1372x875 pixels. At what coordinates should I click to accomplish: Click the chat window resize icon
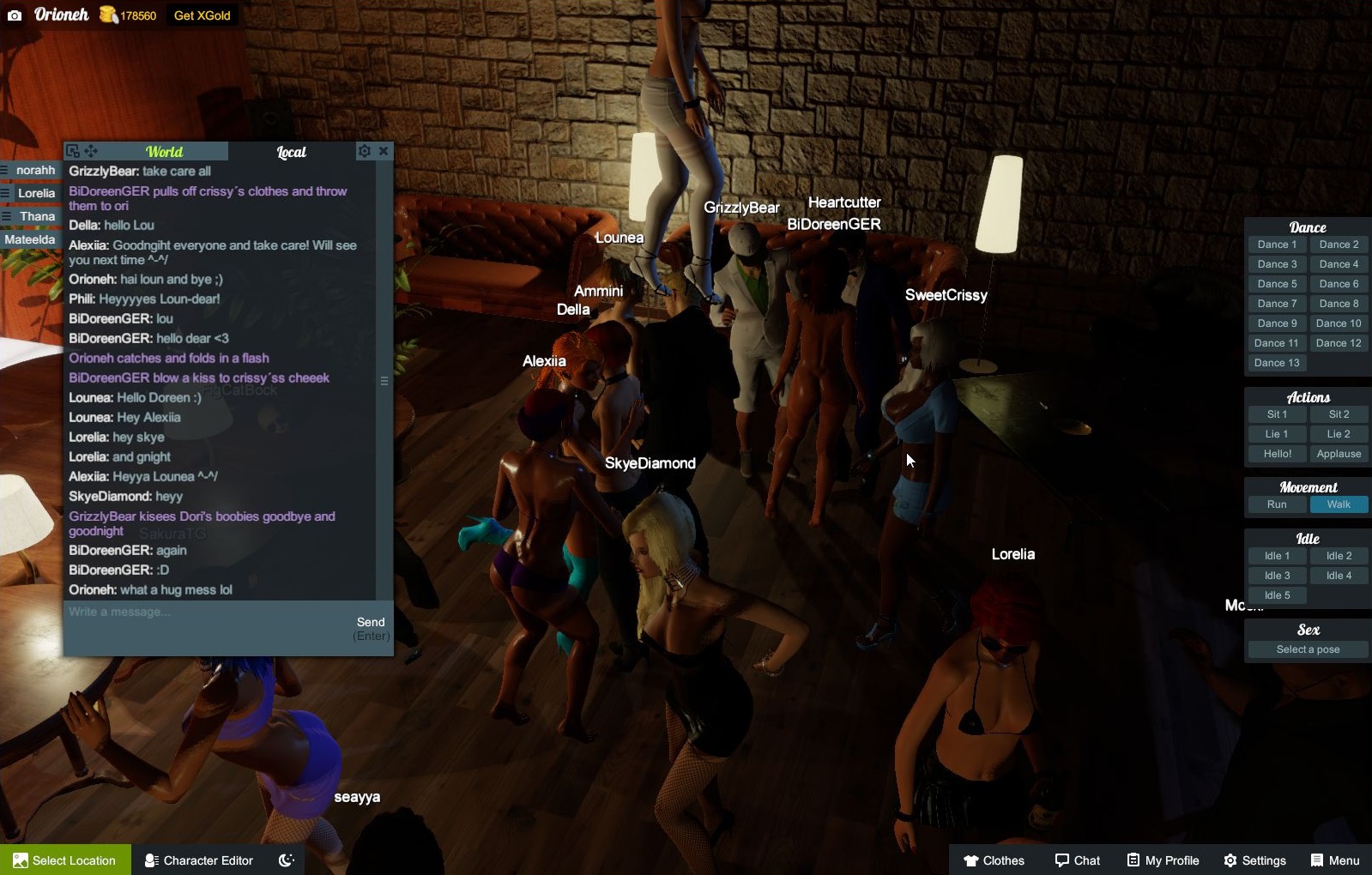click(72, 149)
